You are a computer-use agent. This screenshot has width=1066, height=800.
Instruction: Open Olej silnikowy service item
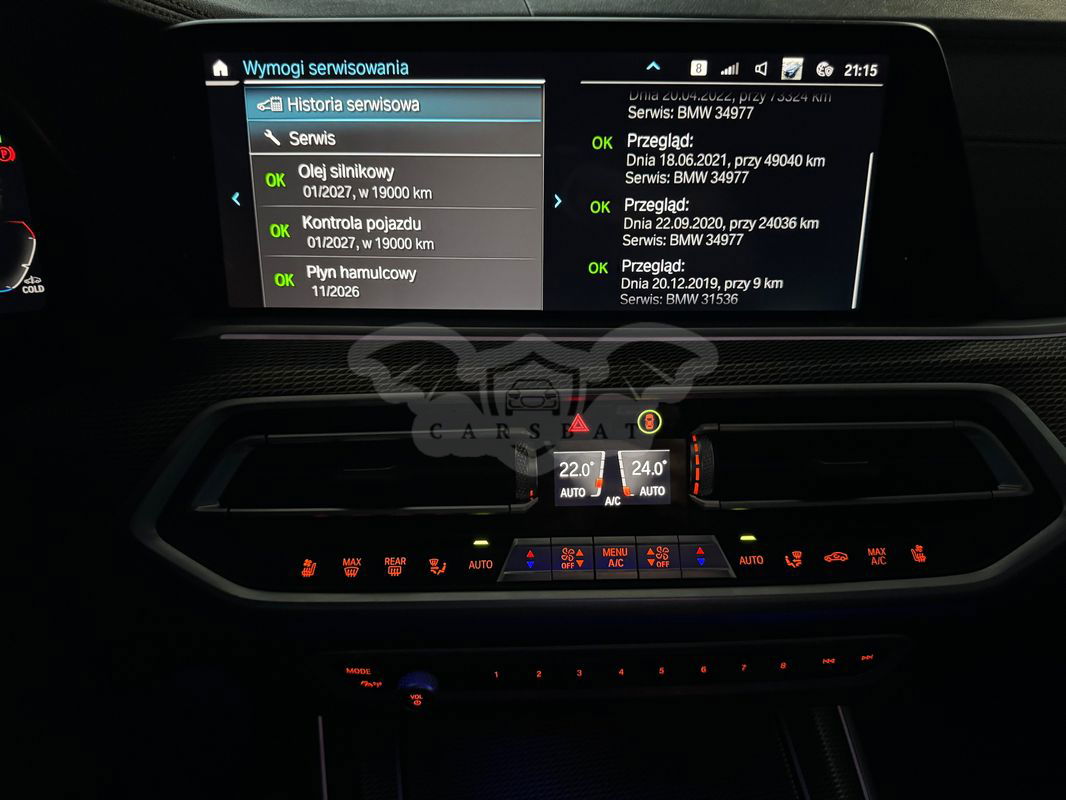pos(394,181)
